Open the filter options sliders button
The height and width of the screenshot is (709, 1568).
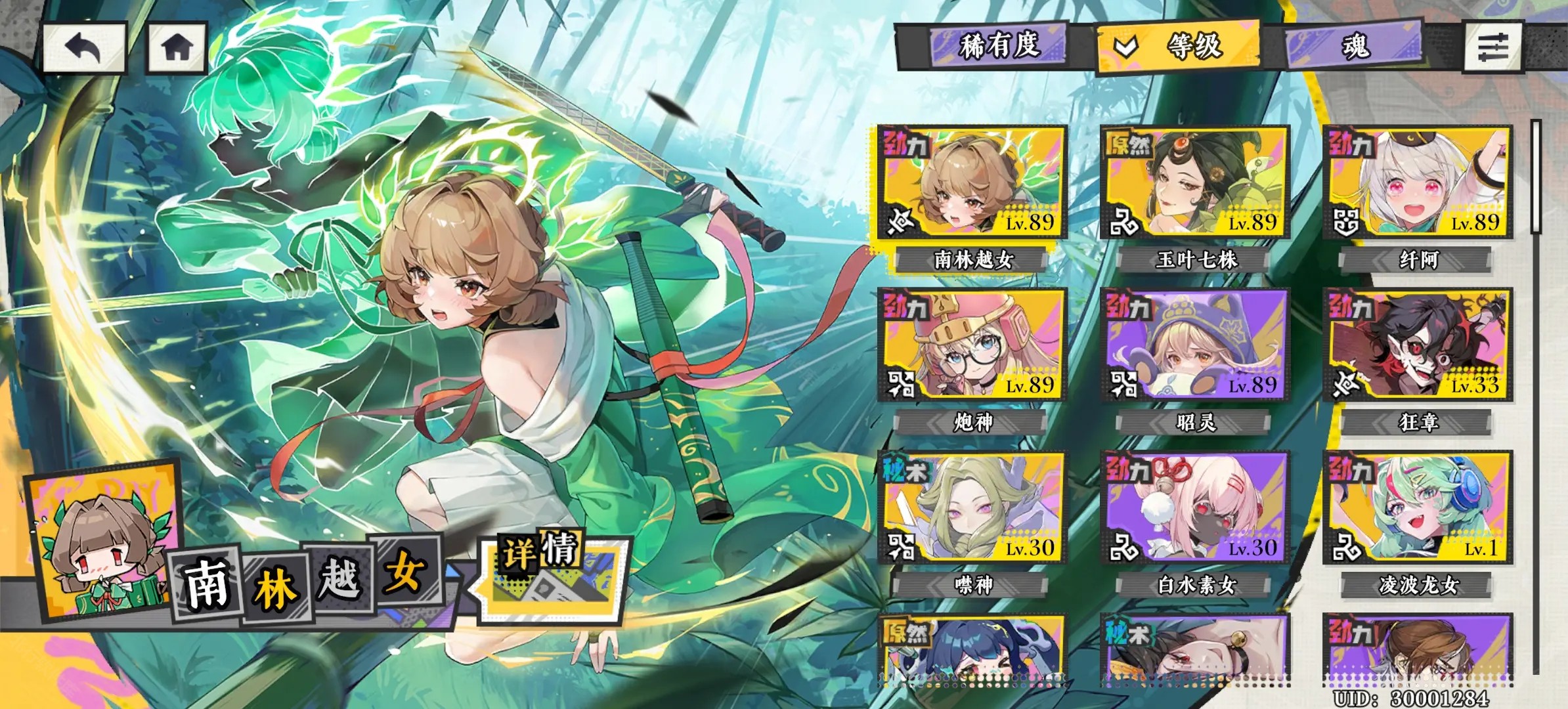click(x=1492, y=47)
